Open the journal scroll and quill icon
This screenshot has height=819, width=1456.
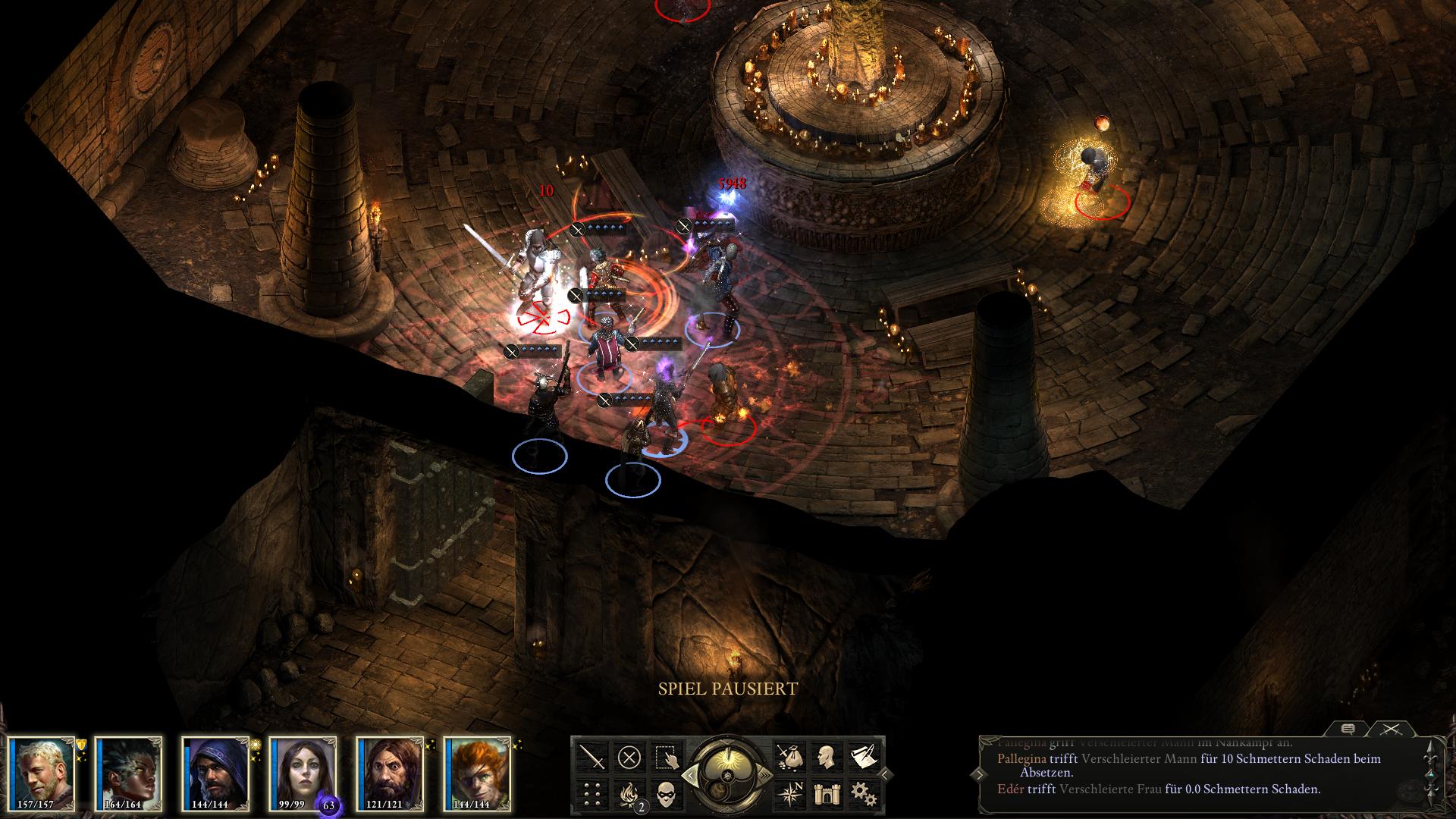pyautogui.click(x=863, y=757)
